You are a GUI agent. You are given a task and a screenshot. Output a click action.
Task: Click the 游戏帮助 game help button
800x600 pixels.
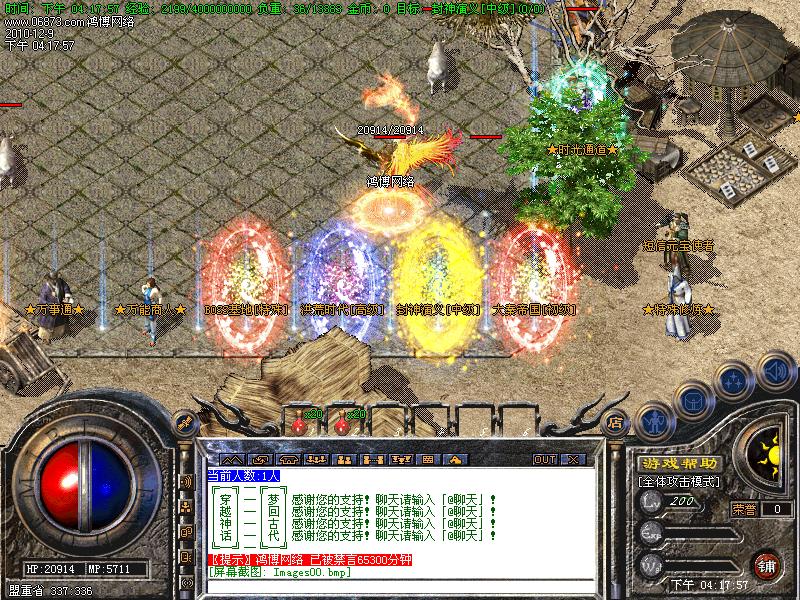(678, 464)
